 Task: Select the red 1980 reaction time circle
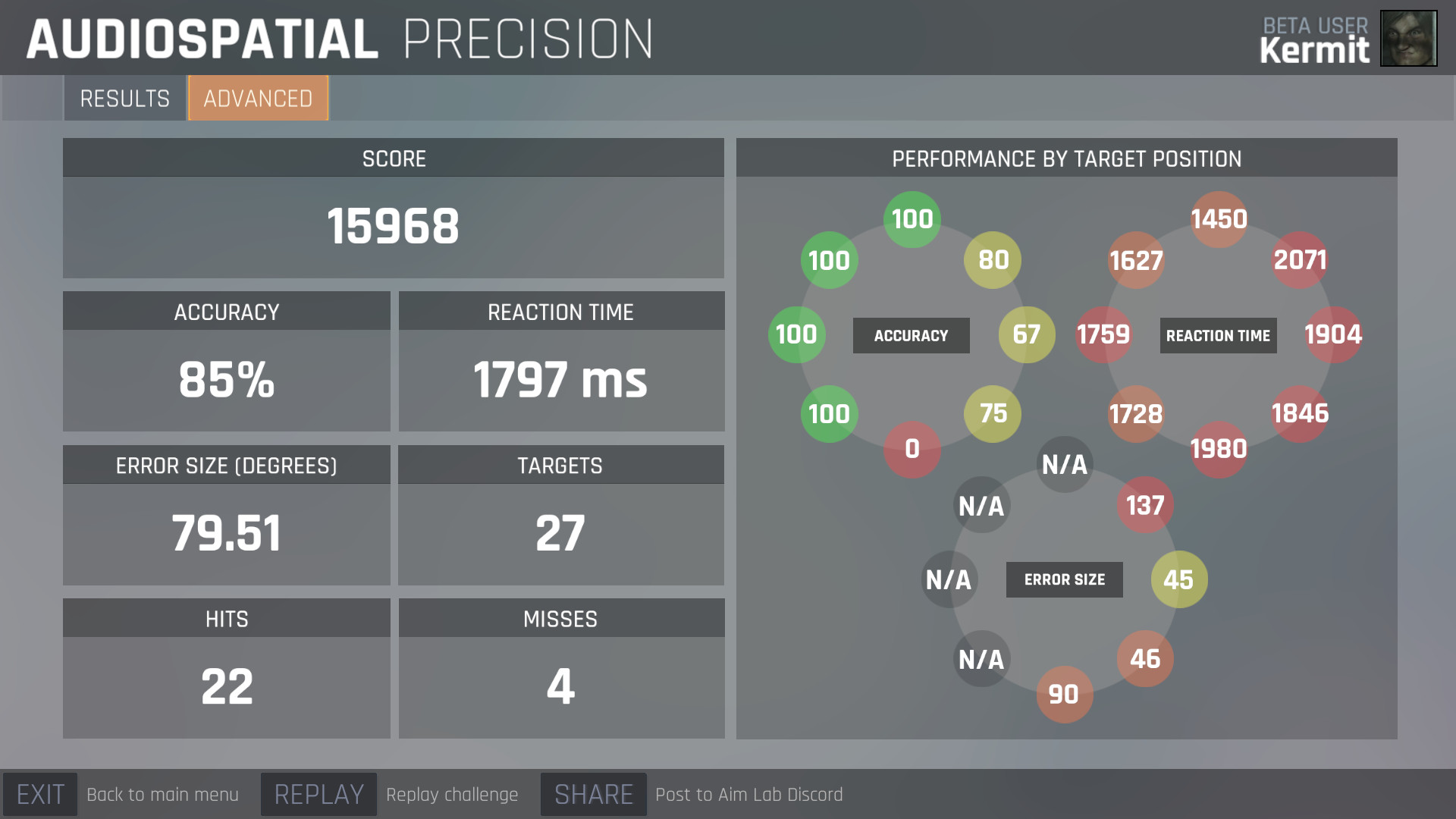[1218, 450]
